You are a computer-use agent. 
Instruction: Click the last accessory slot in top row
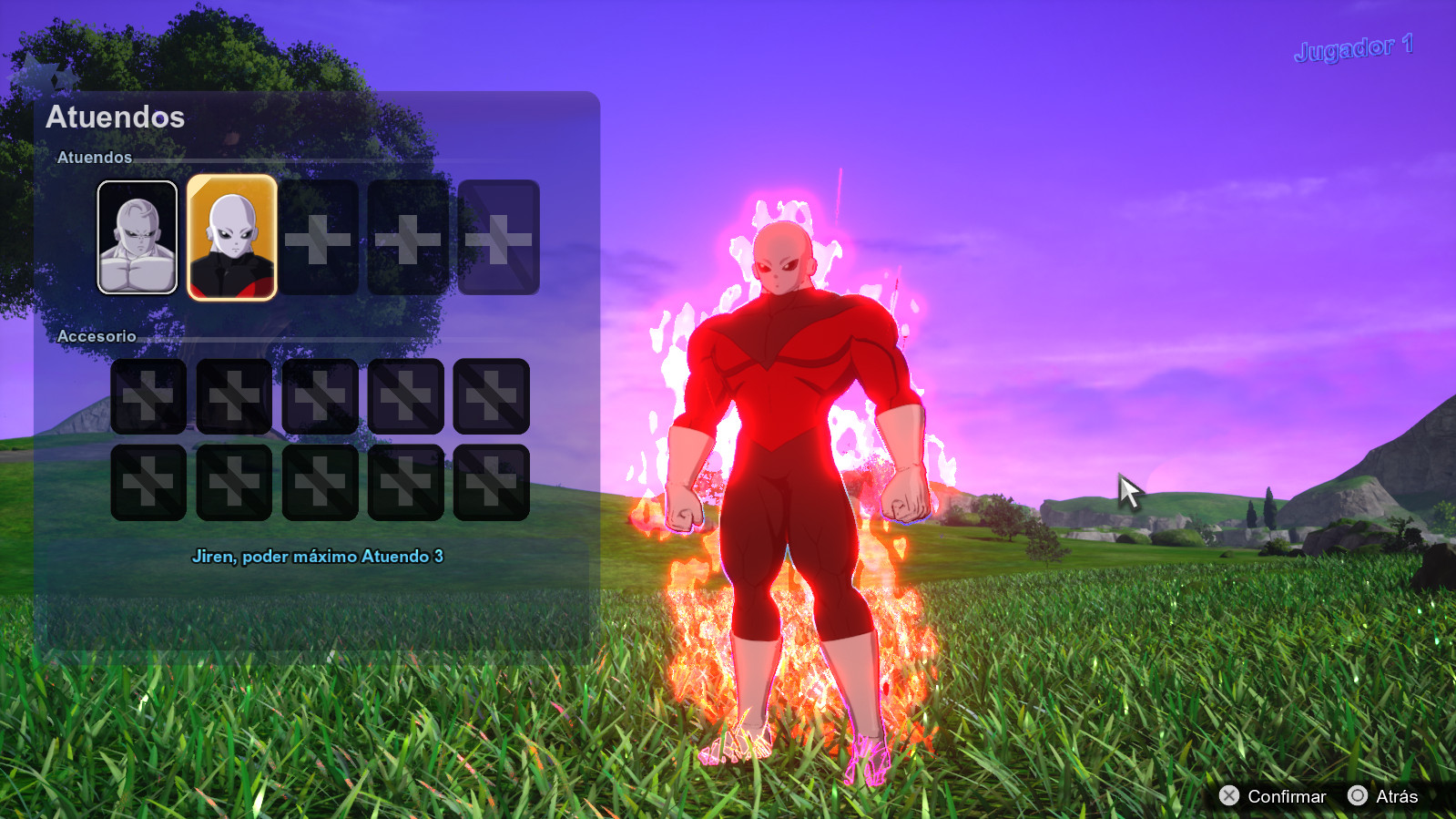pos(492,398)
